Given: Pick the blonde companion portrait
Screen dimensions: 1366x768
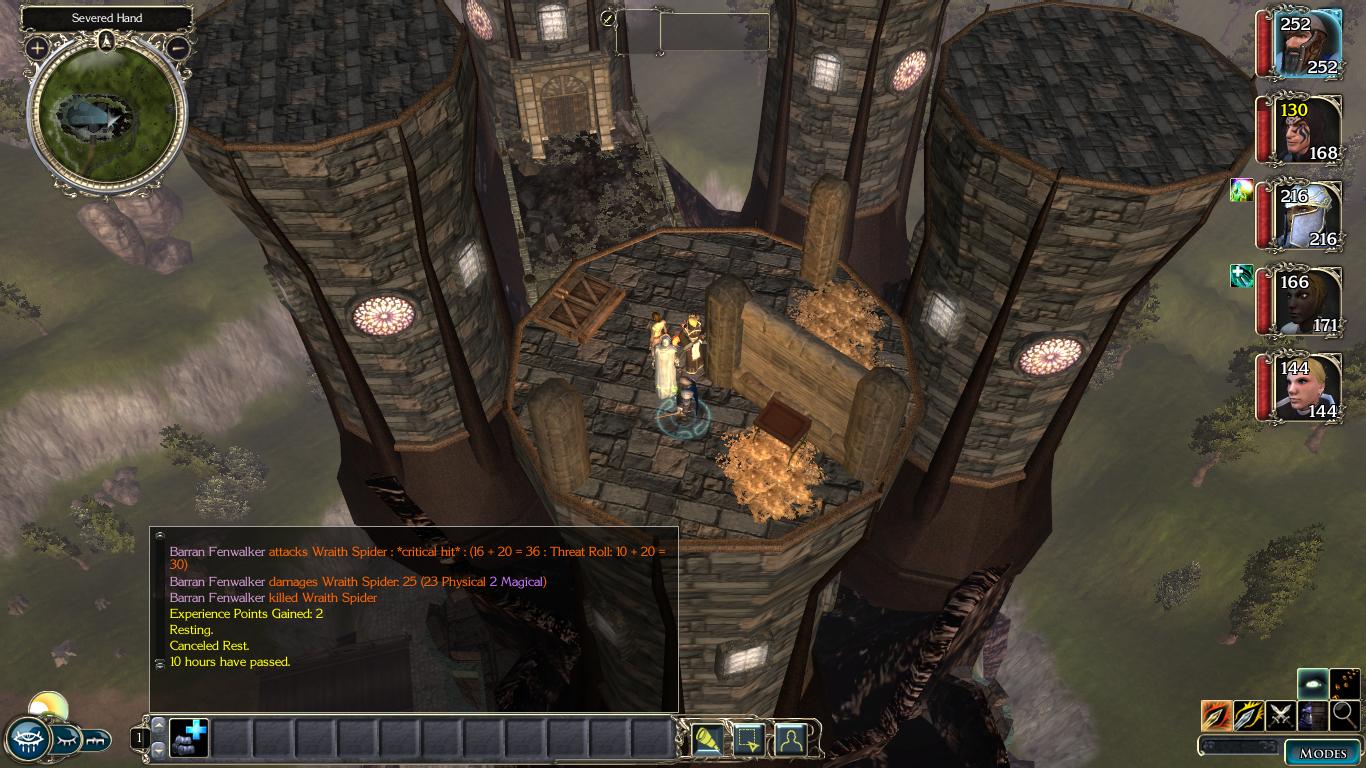Looking at the screenshot, I should coord(1309,388).
